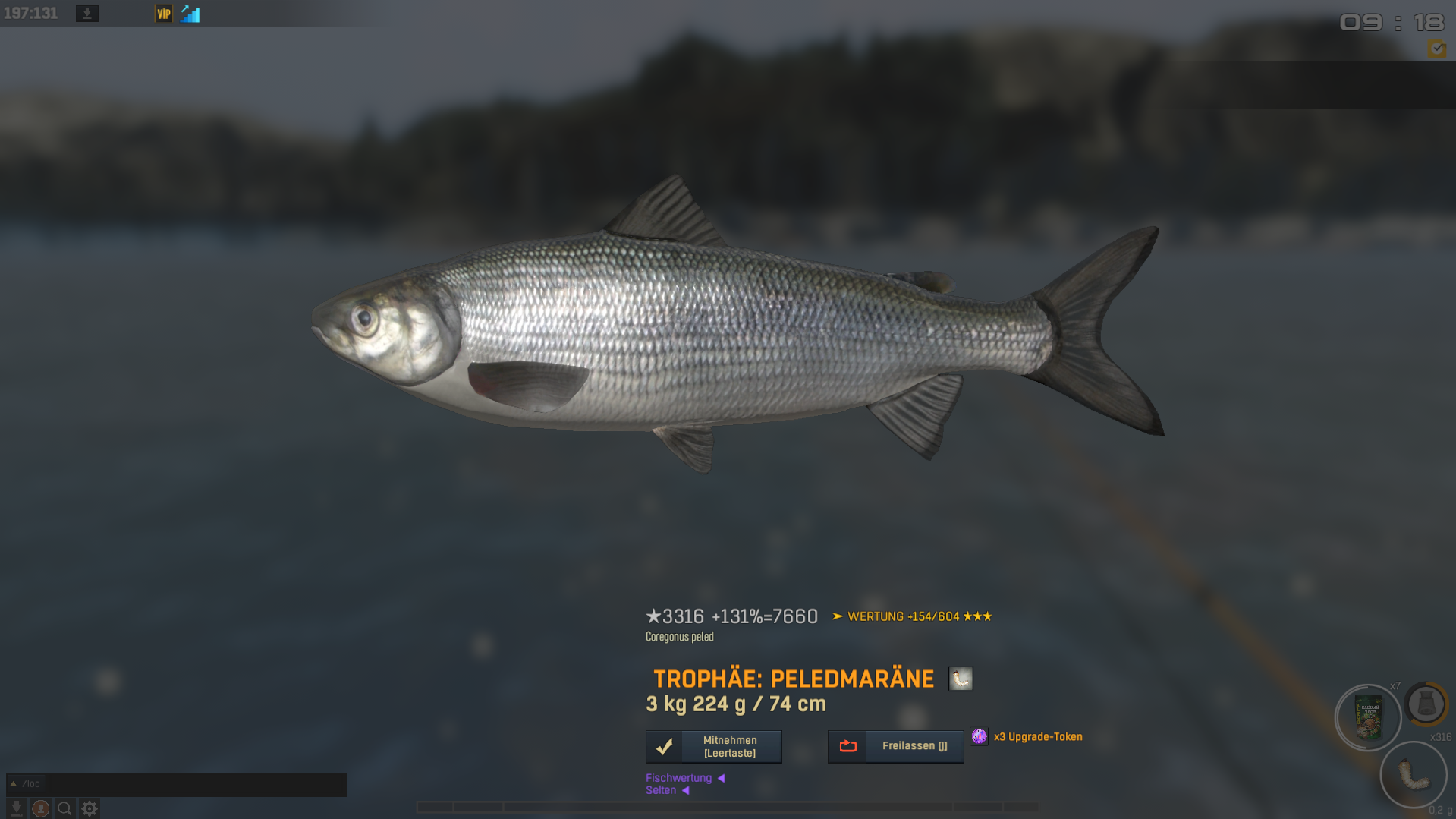This screenshot has height=819, width=1456.
Task: Open the VIP status icon
Action: [x=163, y=14]
